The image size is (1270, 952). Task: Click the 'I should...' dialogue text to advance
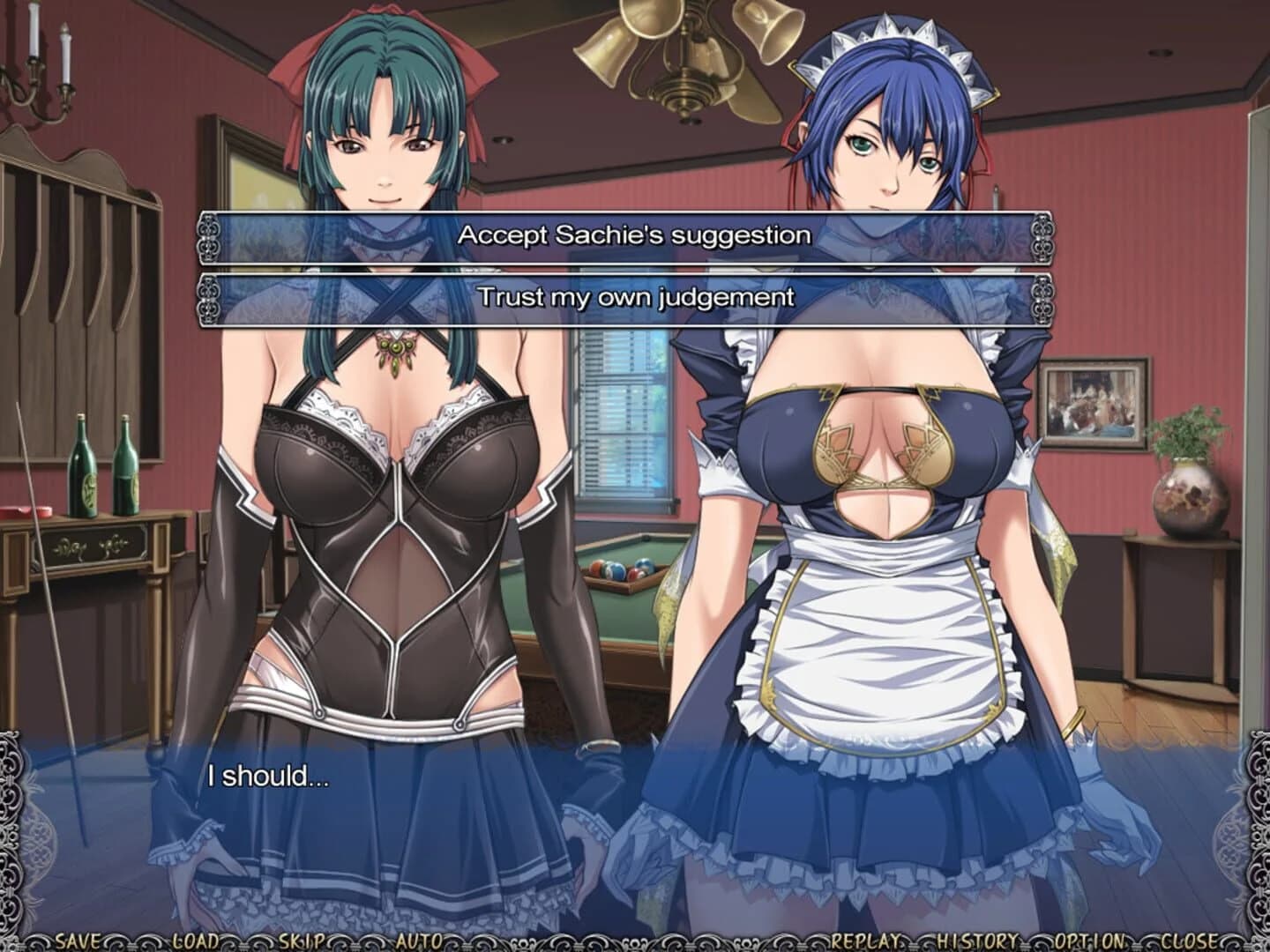[266, 777]
